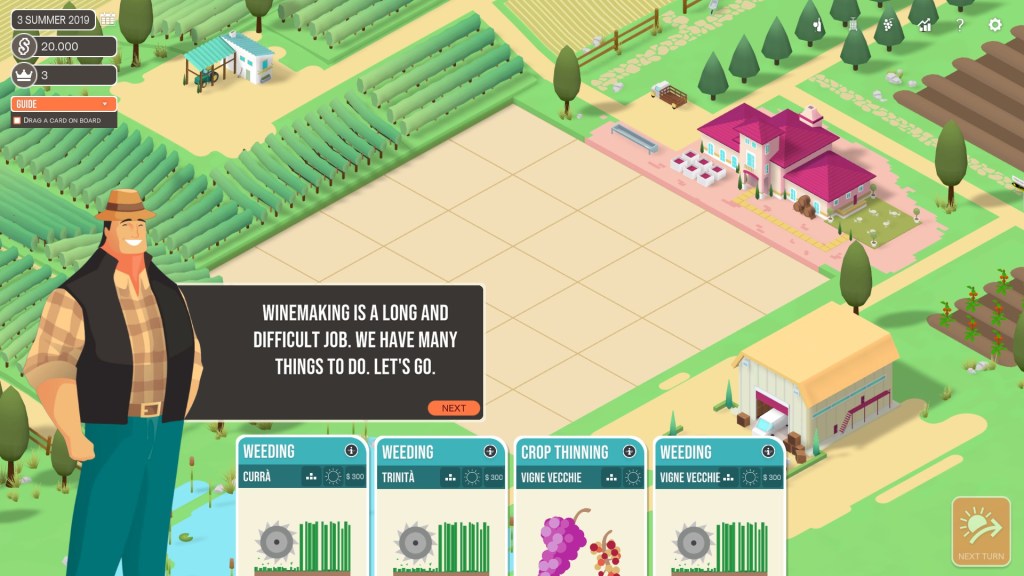Show info for the Currà Weeding card

point(350,451)
